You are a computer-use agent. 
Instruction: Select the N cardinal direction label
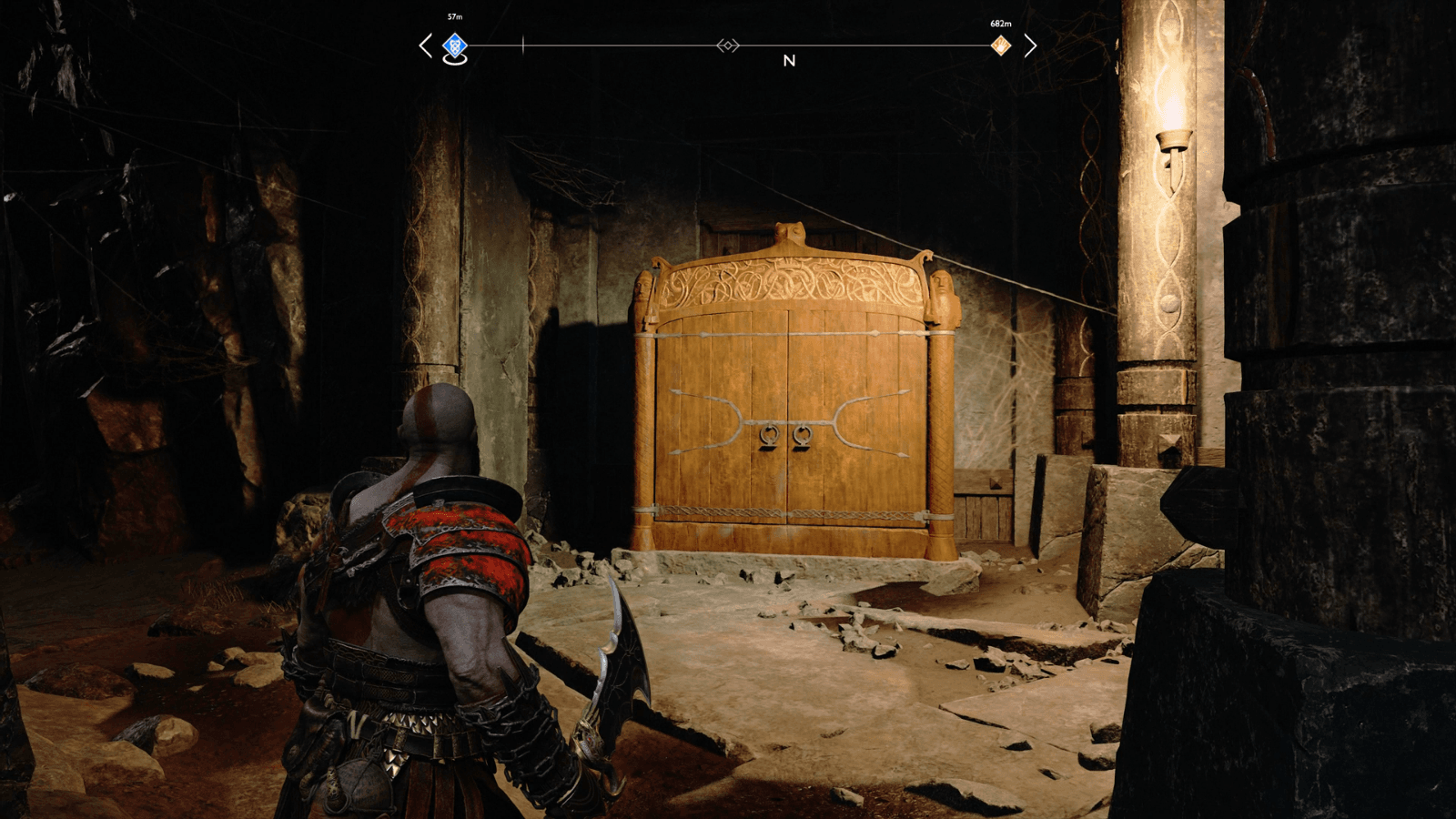pyautogui.click(x=789, y=61)
